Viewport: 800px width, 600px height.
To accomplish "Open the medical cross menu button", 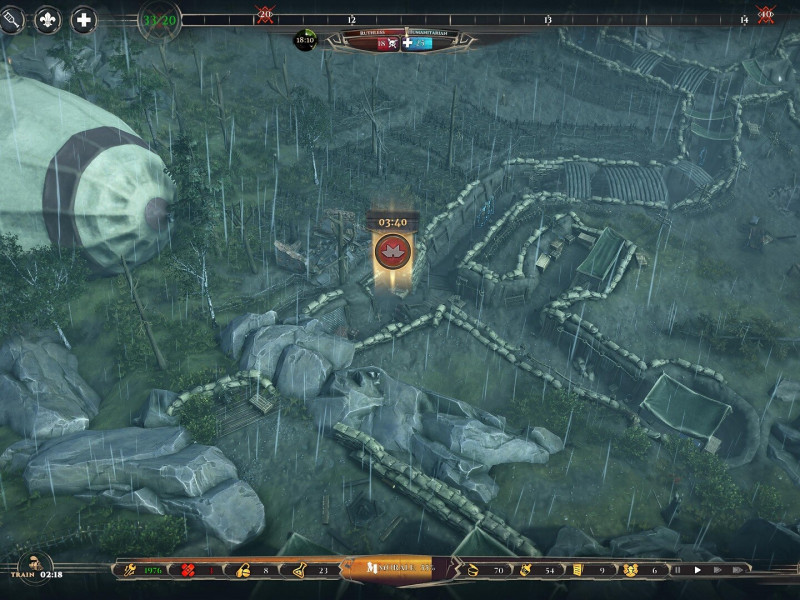I will 84,20.
